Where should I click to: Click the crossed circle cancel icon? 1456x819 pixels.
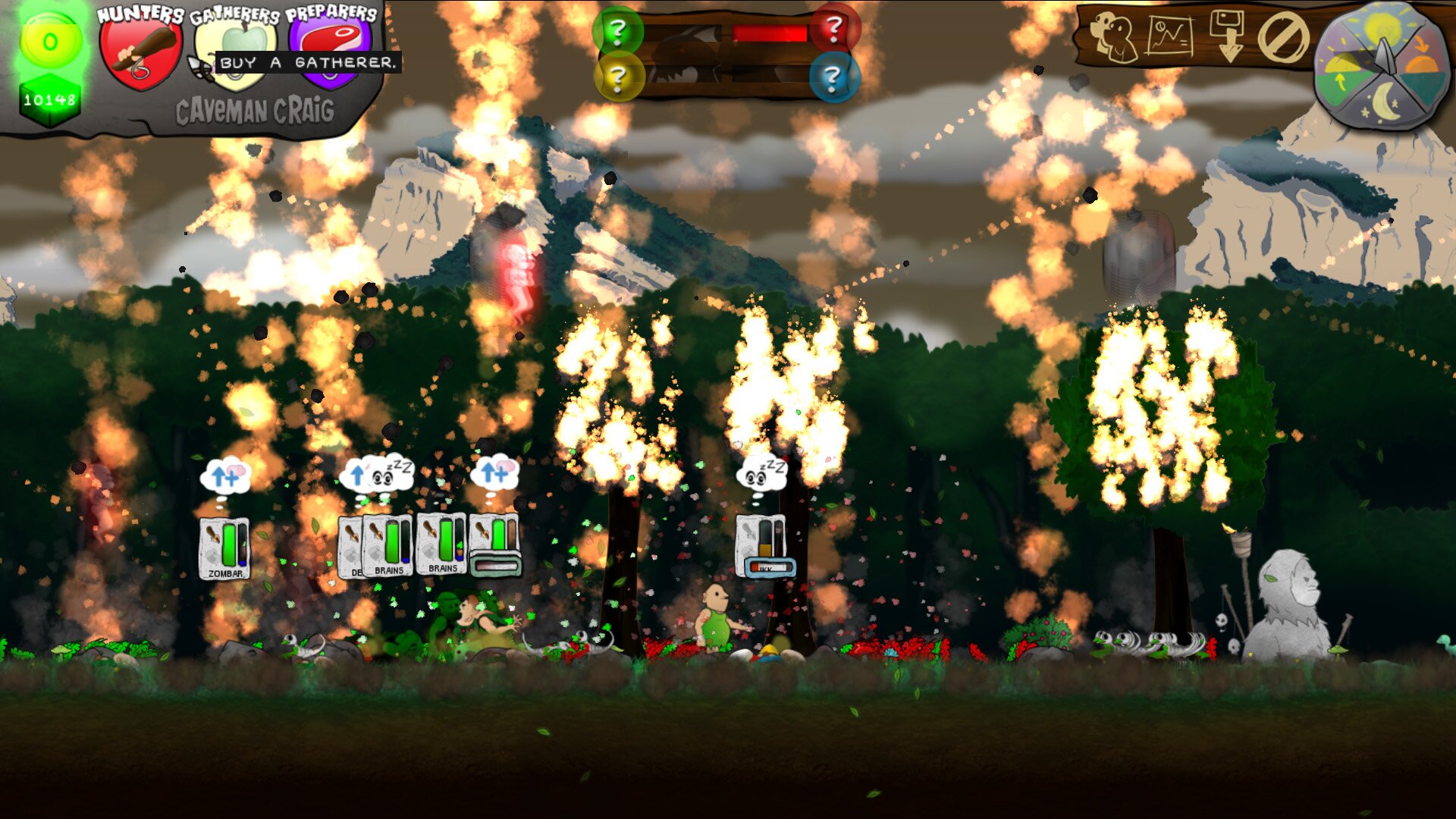pyautogui.click(x=1283, y=37)
